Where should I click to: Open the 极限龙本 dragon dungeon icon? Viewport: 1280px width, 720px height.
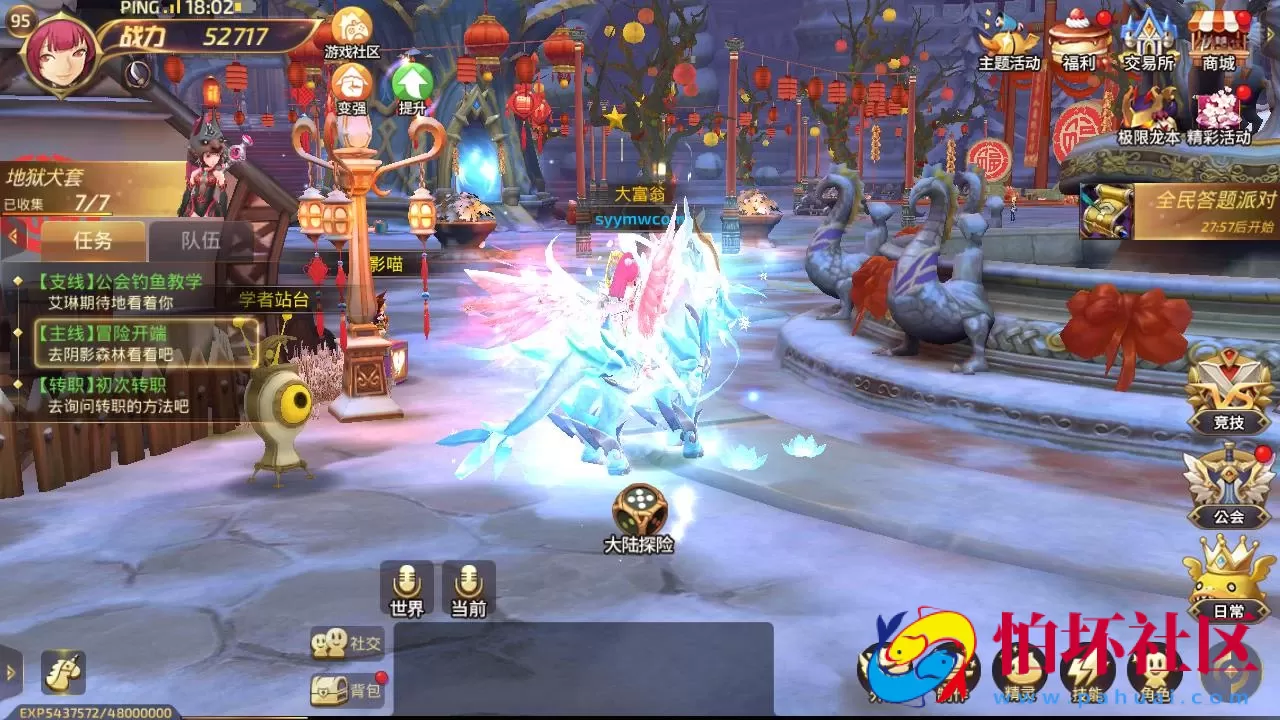click(x=1148, y=115)
